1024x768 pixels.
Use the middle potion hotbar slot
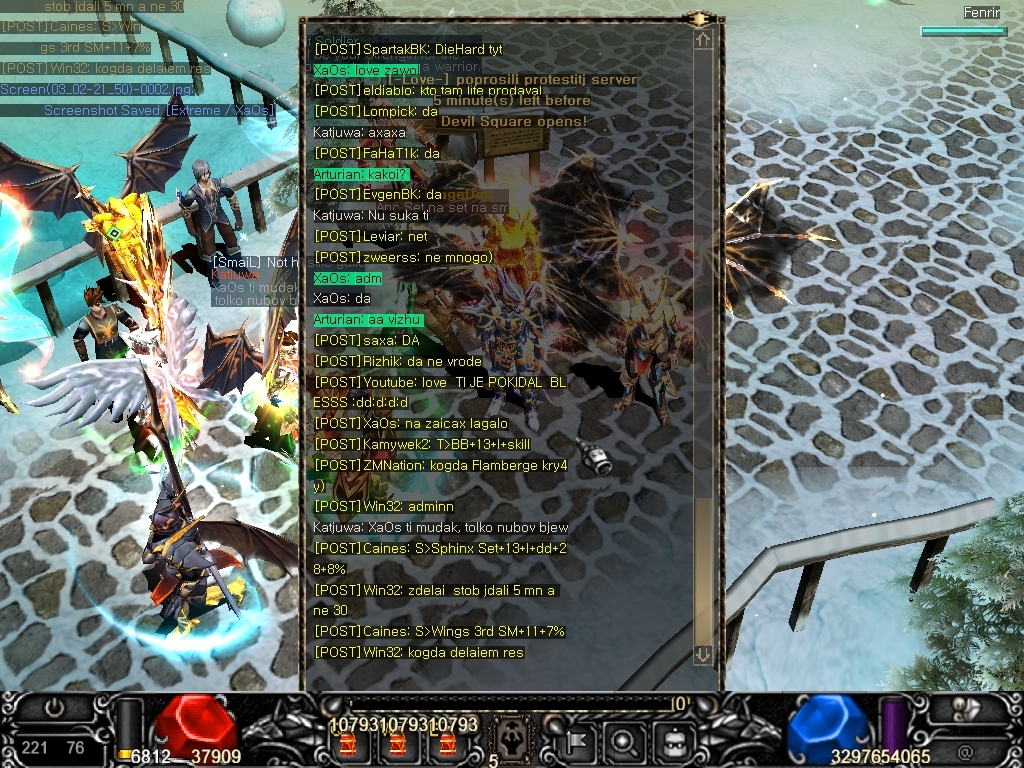tap(398, 745)
